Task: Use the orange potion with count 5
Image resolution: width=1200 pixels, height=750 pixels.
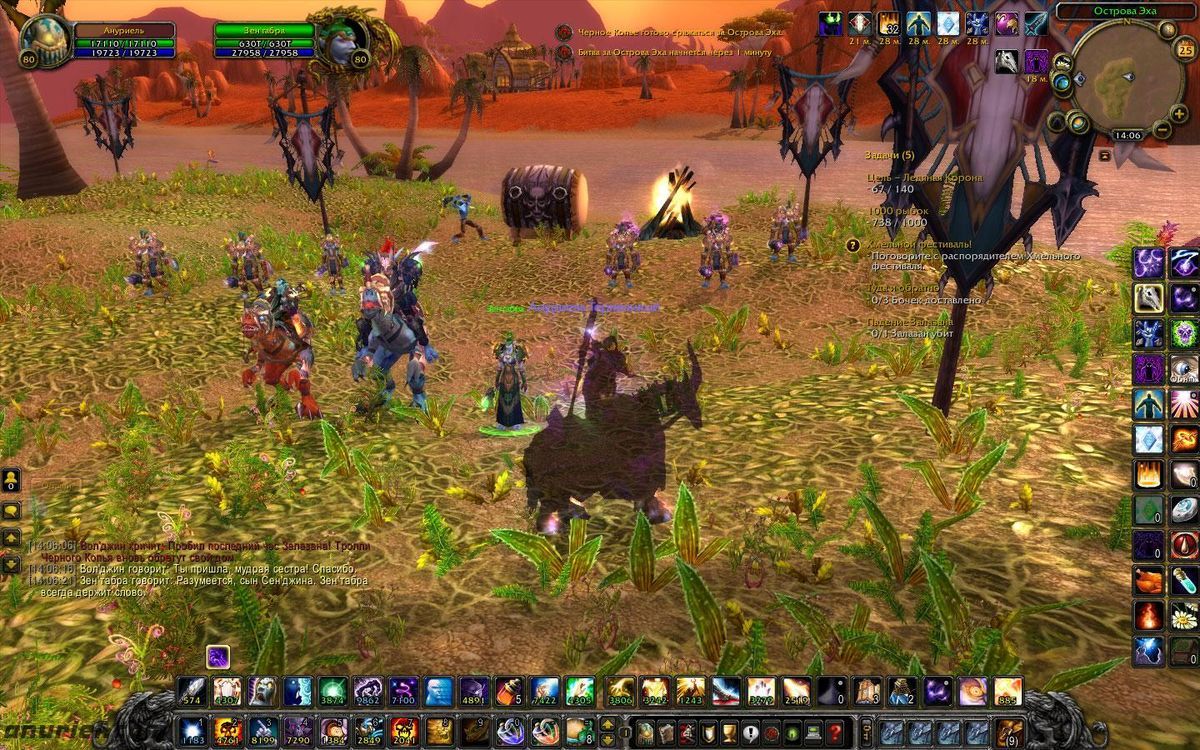Action: [508, 691]
